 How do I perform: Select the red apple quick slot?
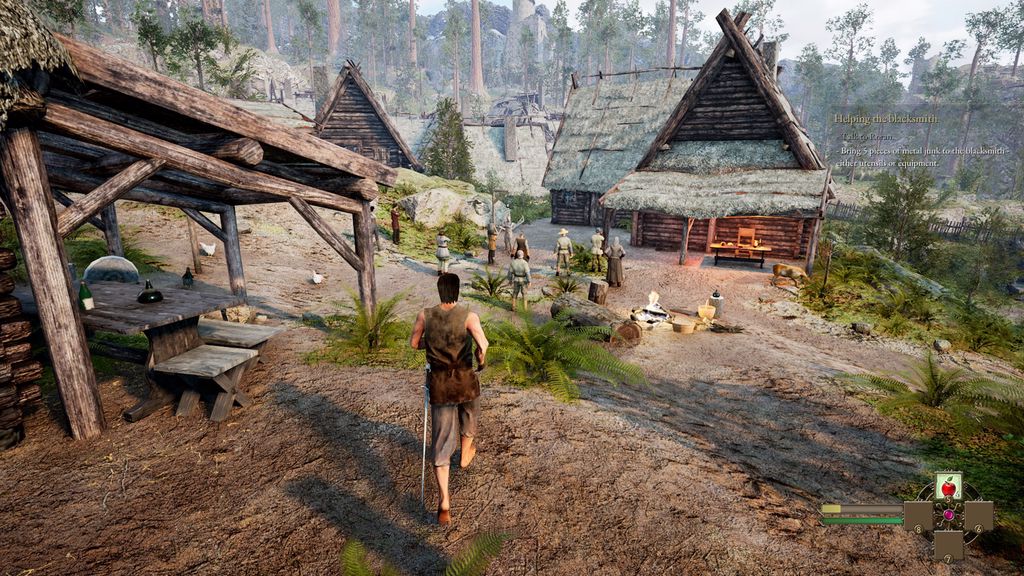pos(948,487)
